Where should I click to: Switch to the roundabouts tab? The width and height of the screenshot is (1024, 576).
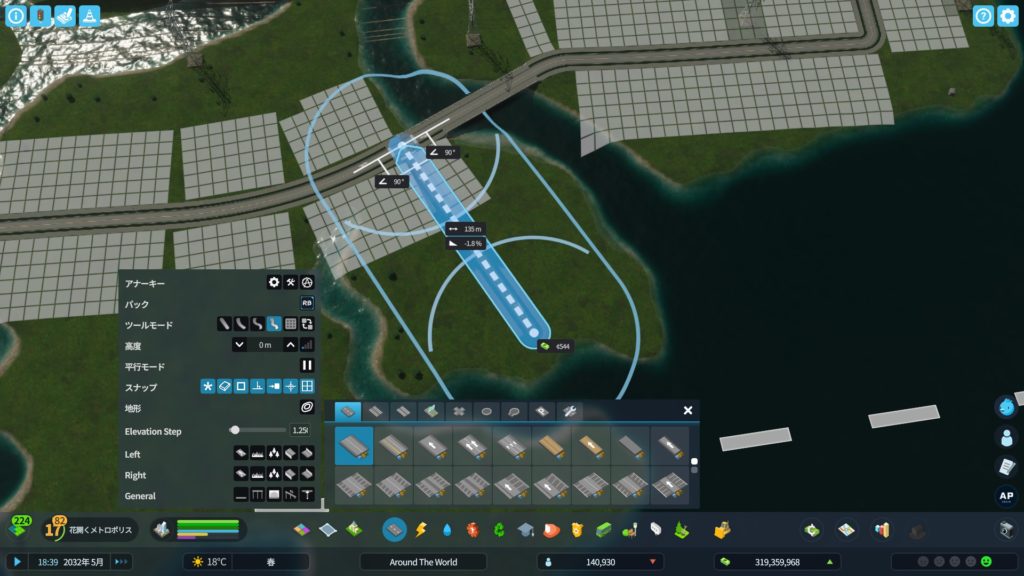tap(487, 410)
